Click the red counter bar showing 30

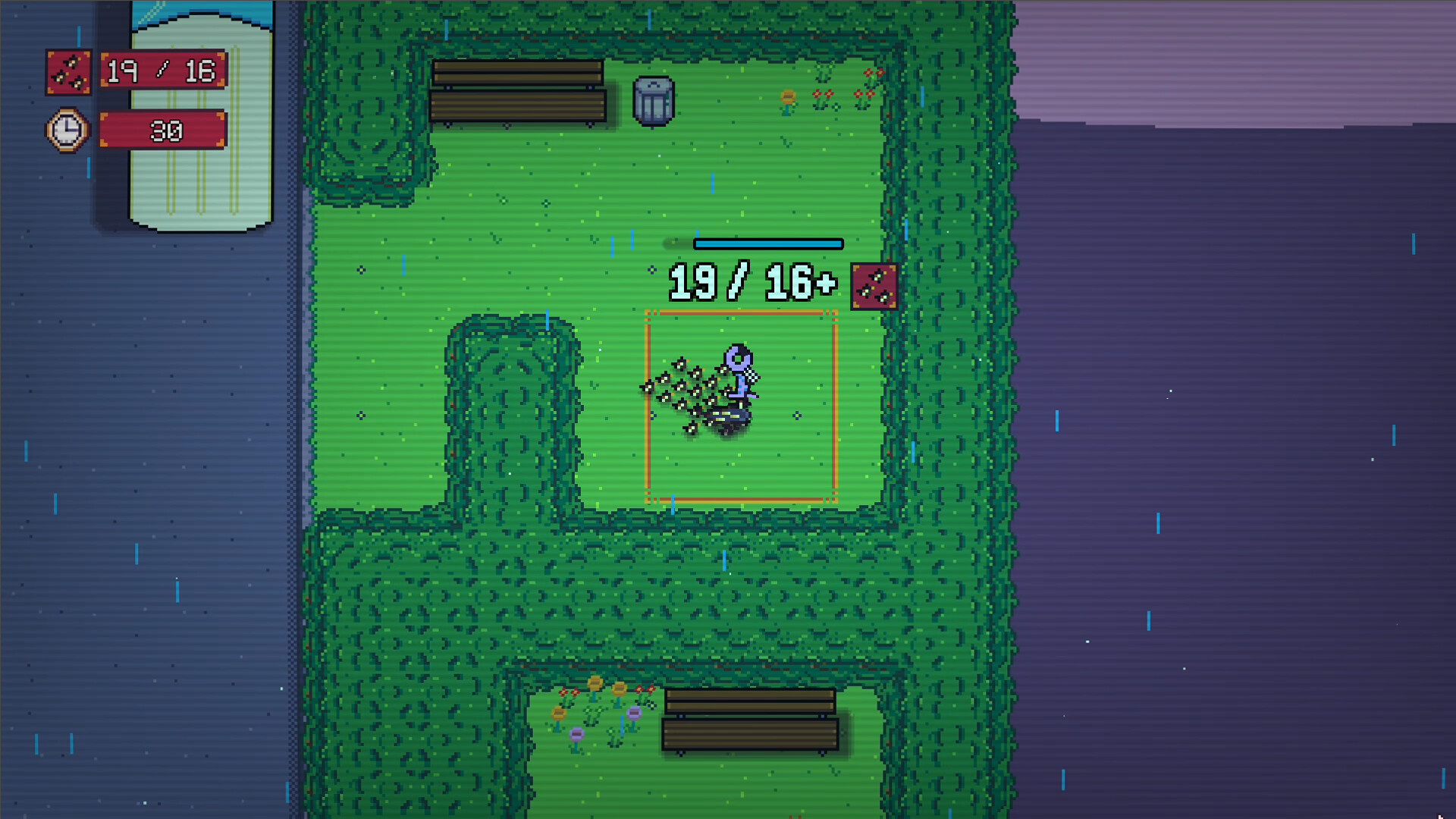[162, 130]
